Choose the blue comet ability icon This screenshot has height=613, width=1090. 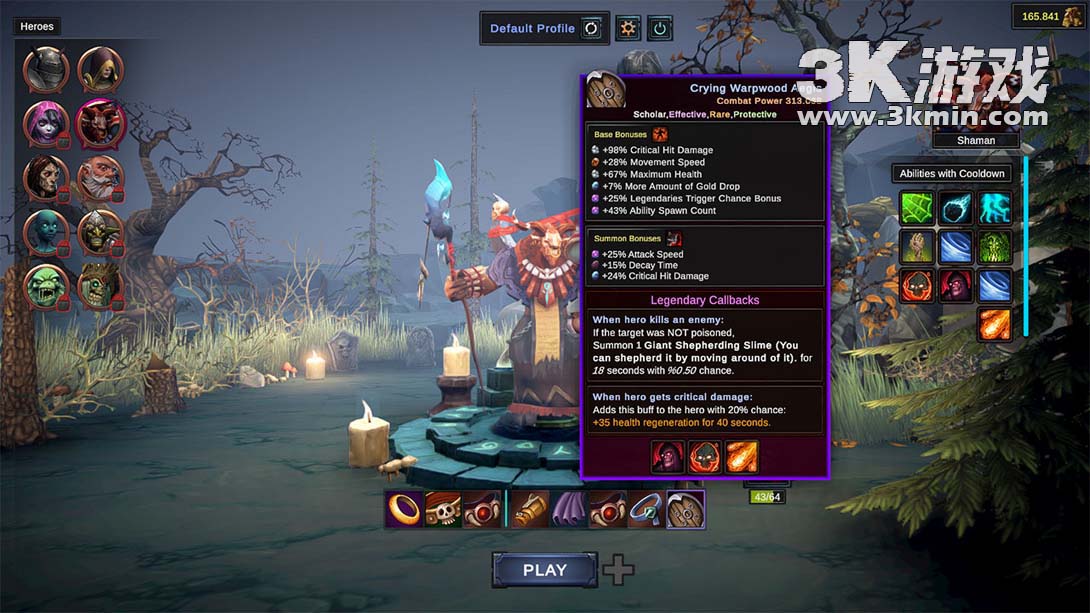click(x=956, y=208)
